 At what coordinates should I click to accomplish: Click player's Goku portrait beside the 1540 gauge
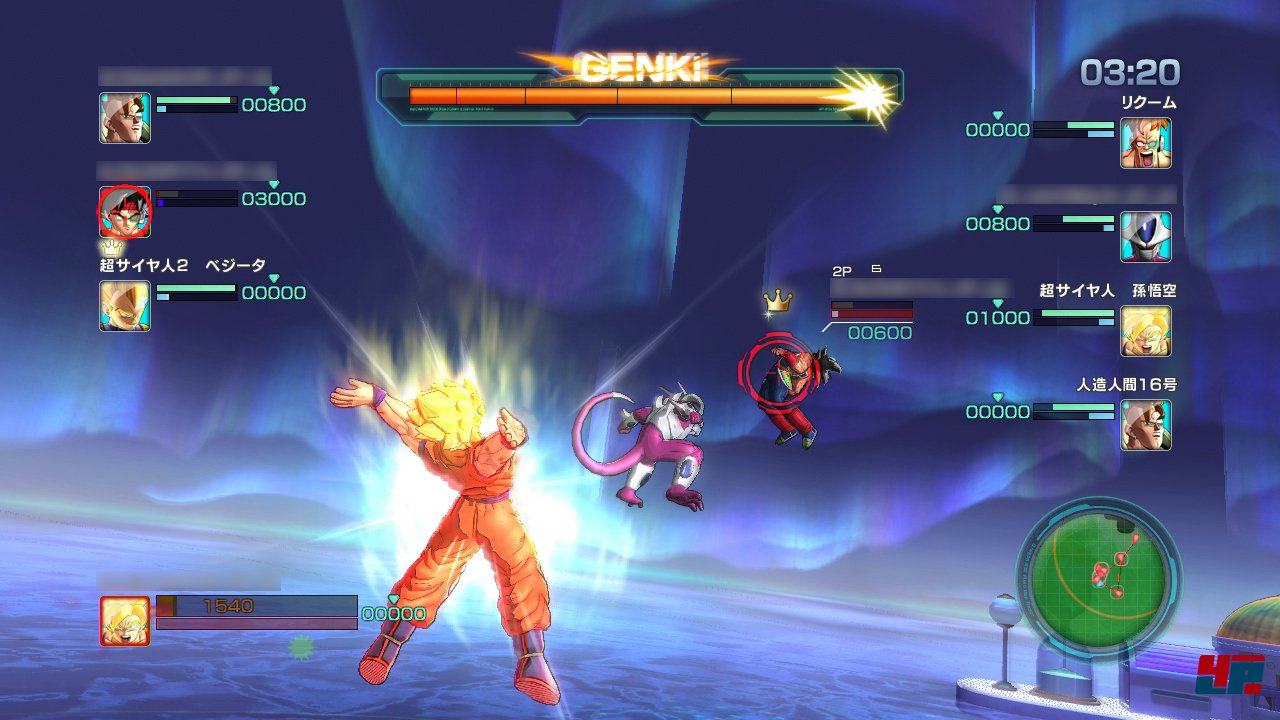125,620
